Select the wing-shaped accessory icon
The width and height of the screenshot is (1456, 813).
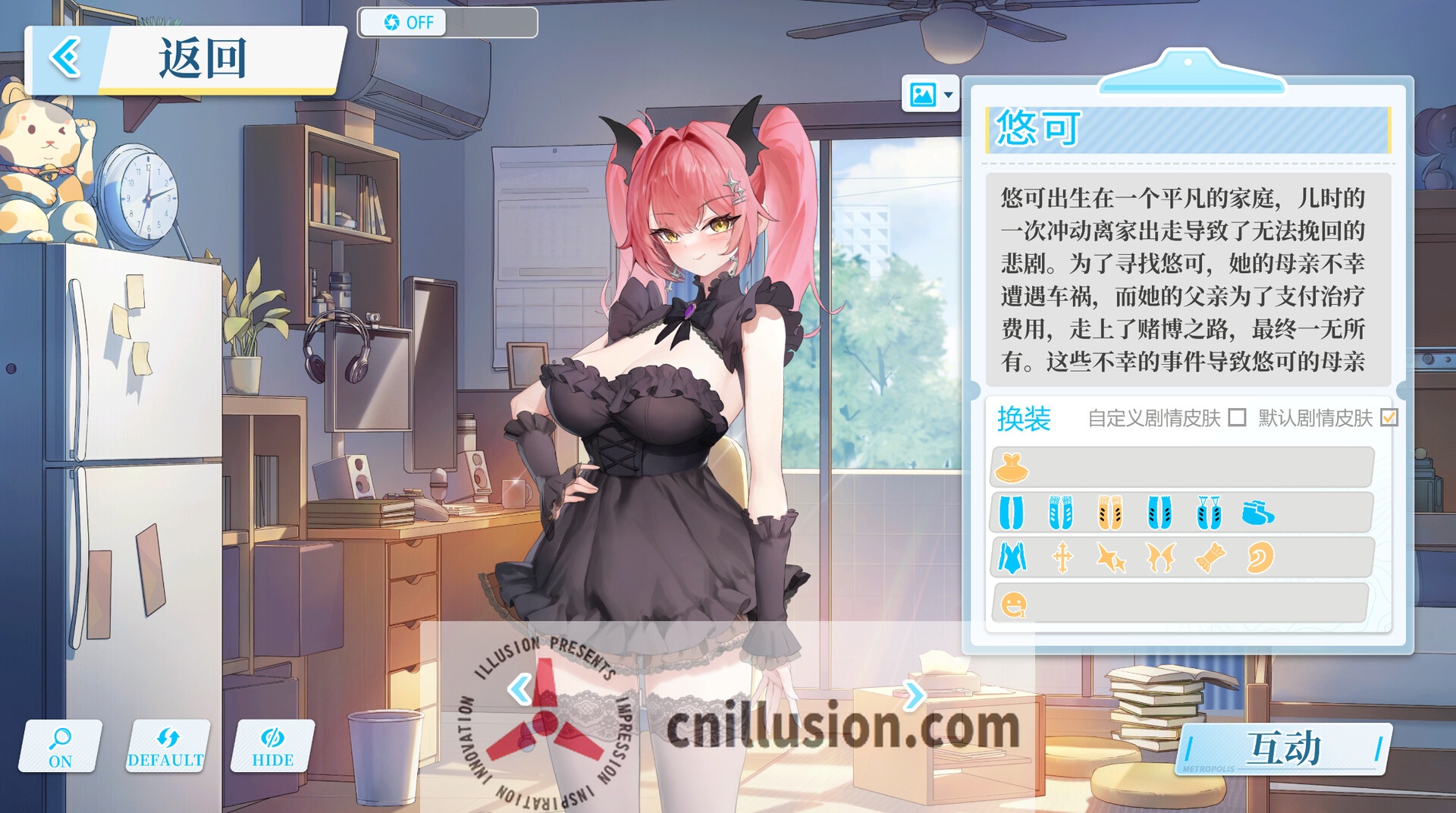pos(1162,559)
